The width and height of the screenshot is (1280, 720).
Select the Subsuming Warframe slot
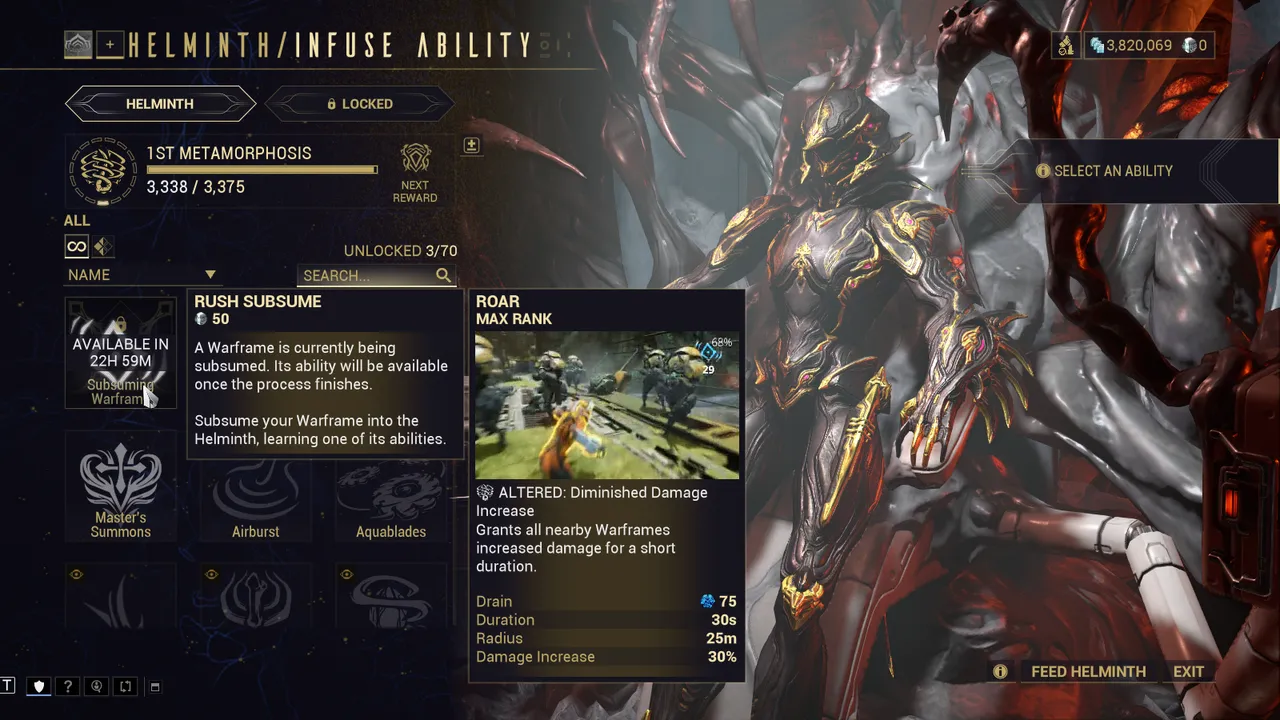[x=121, y=353]
